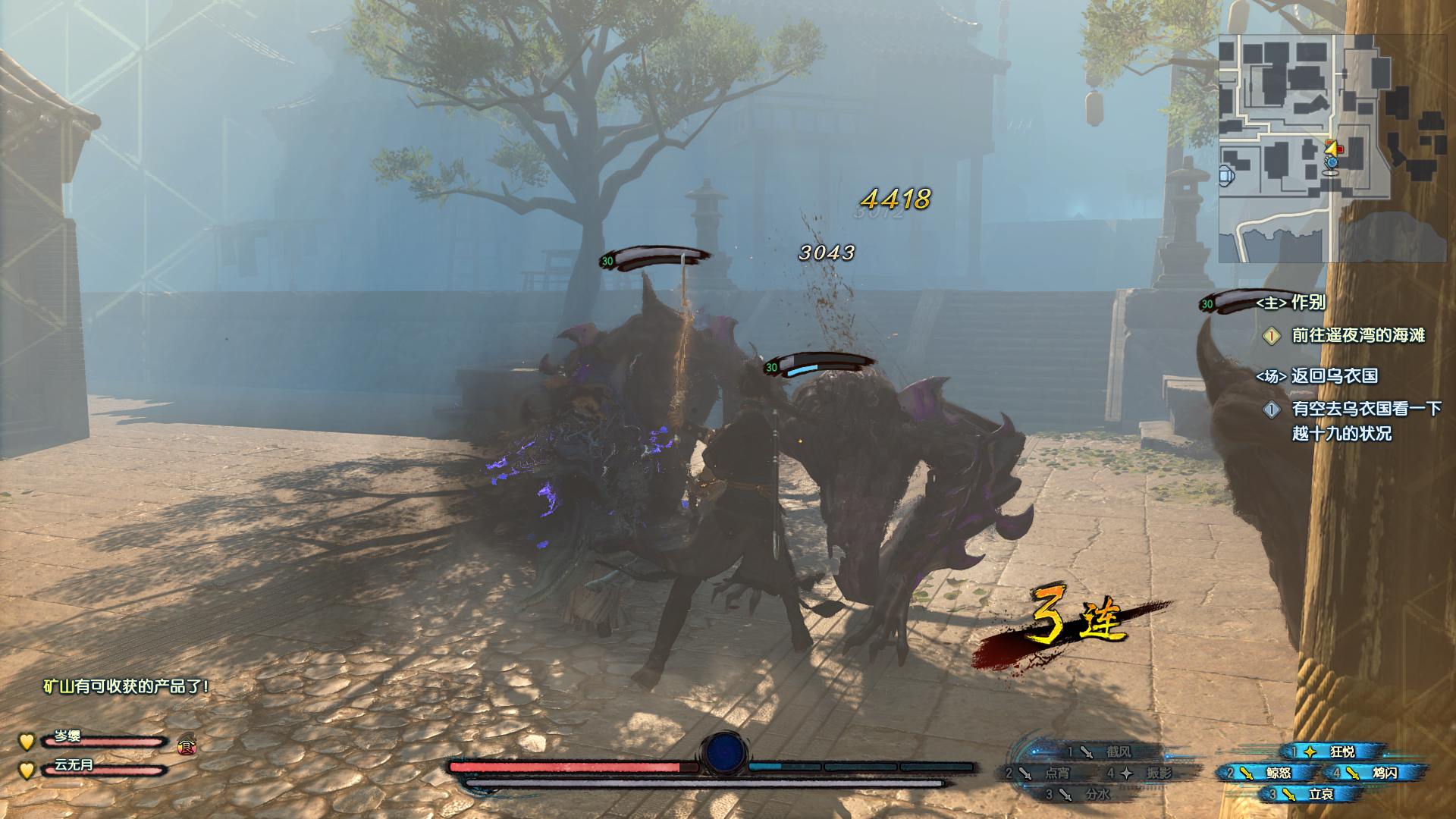Trigger the 鸩闪 skill
Image resolution: width=1456 pixels, height=819 pixels.
click(x=1375, y=773)
